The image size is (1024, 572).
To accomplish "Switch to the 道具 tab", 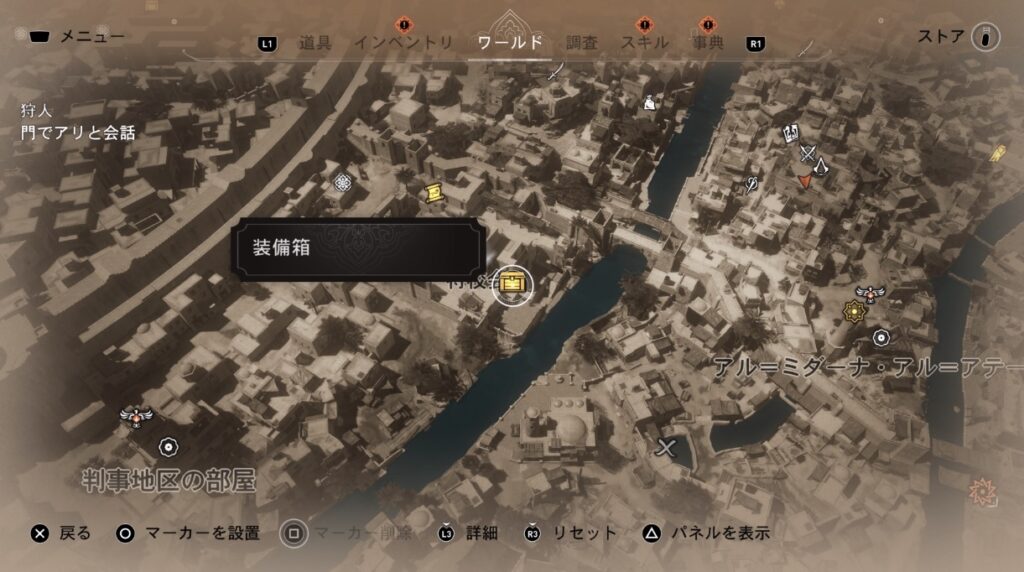I will pyautogui.click(x=314, y=43).
